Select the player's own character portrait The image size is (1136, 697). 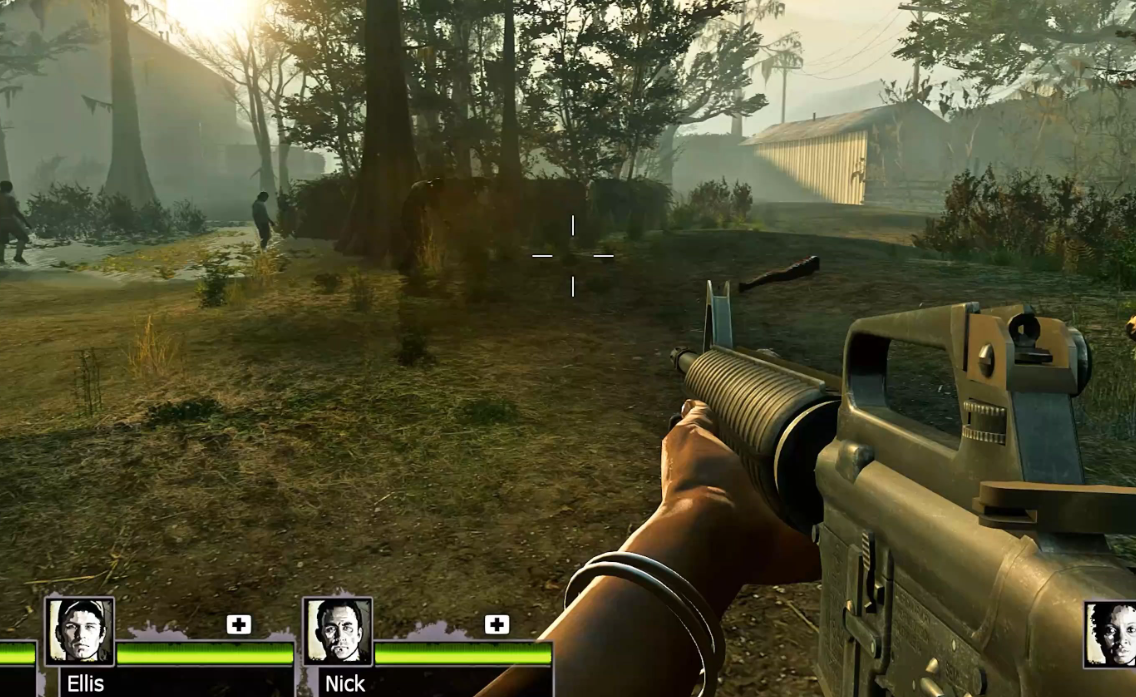click(x=1112, y=634)
